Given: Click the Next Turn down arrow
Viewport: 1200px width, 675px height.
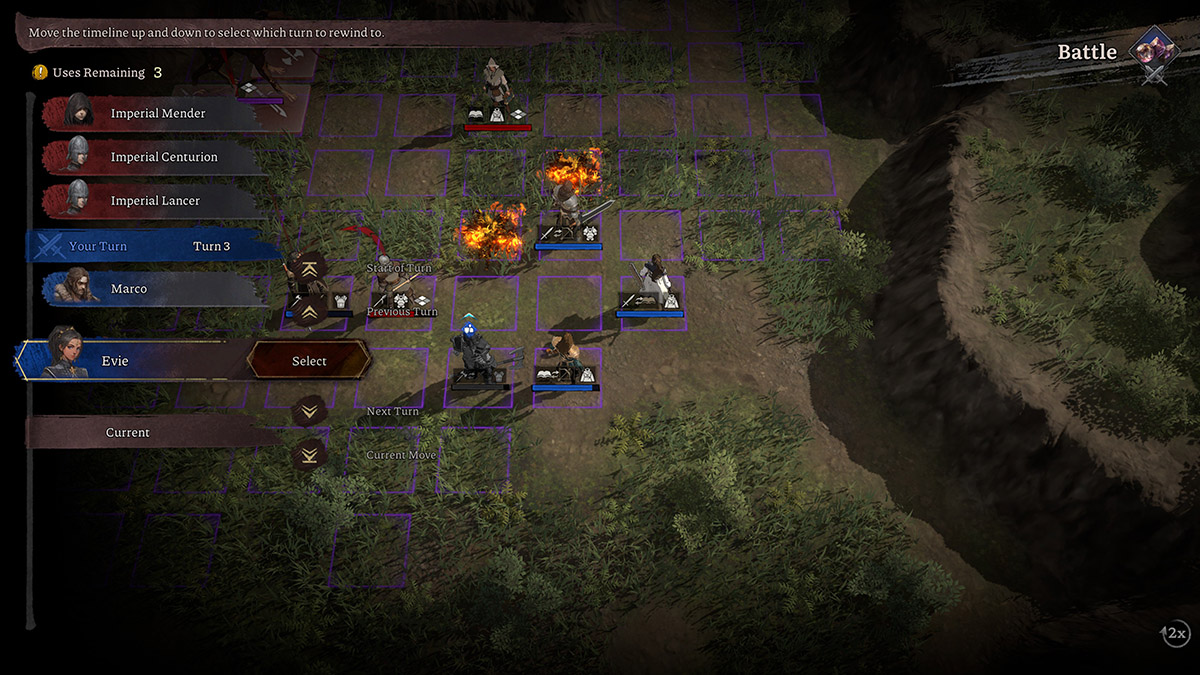Looking at the screenshot, I should (x=309, y=411).
